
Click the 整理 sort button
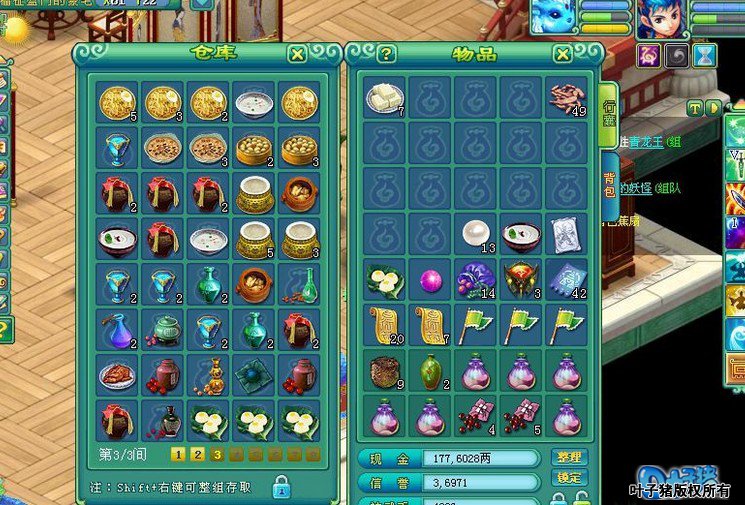567,457
